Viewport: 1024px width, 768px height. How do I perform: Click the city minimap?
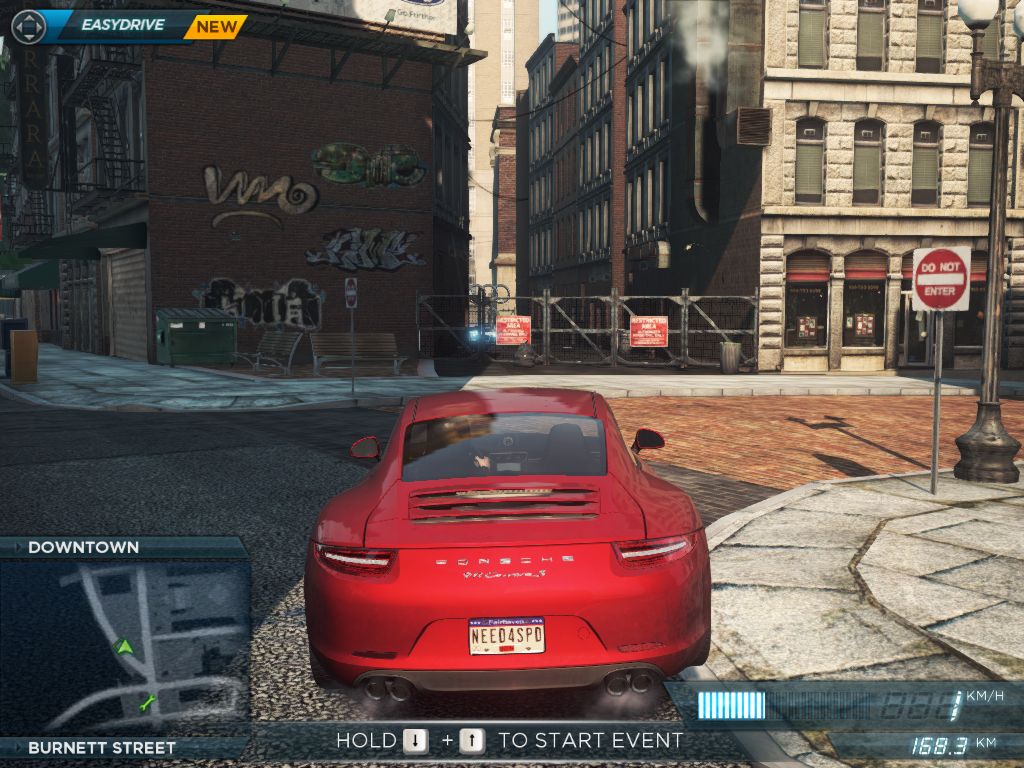click(x=125, y=647)
